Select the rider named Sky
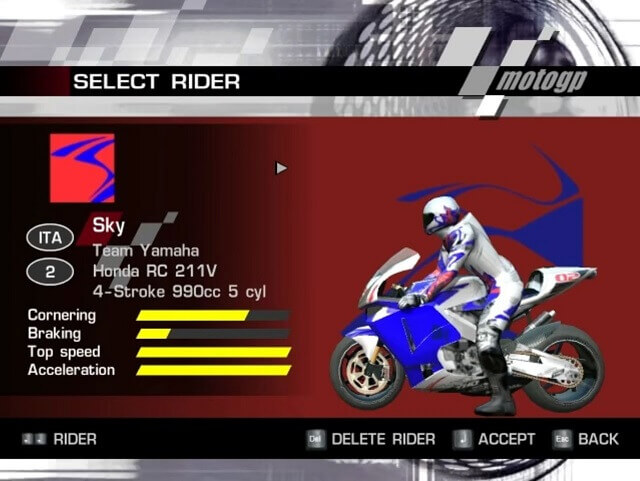 [x=109, y=225]
